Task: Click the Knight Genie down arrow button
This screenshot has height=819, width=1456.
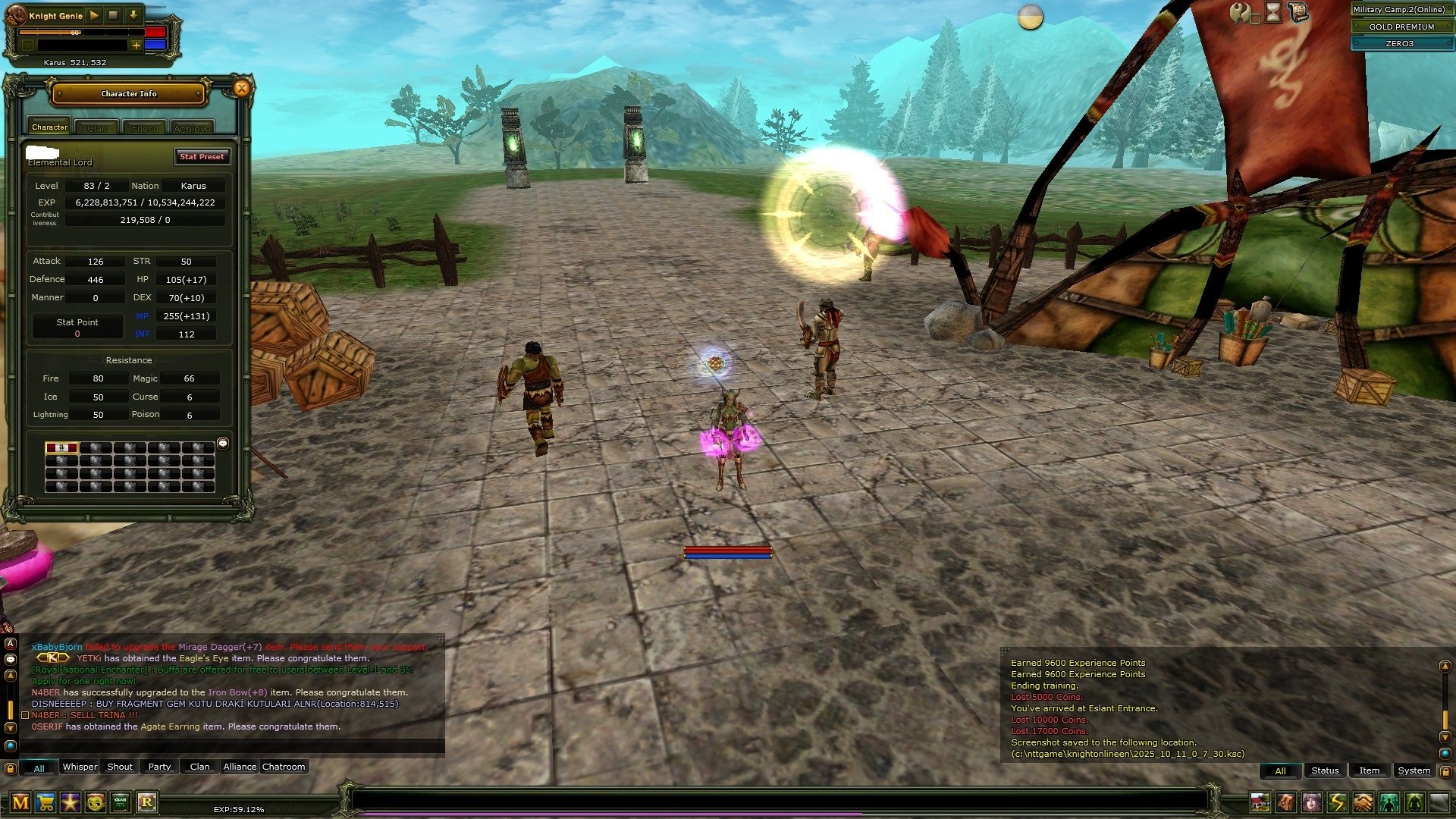Action: [133, 15]
